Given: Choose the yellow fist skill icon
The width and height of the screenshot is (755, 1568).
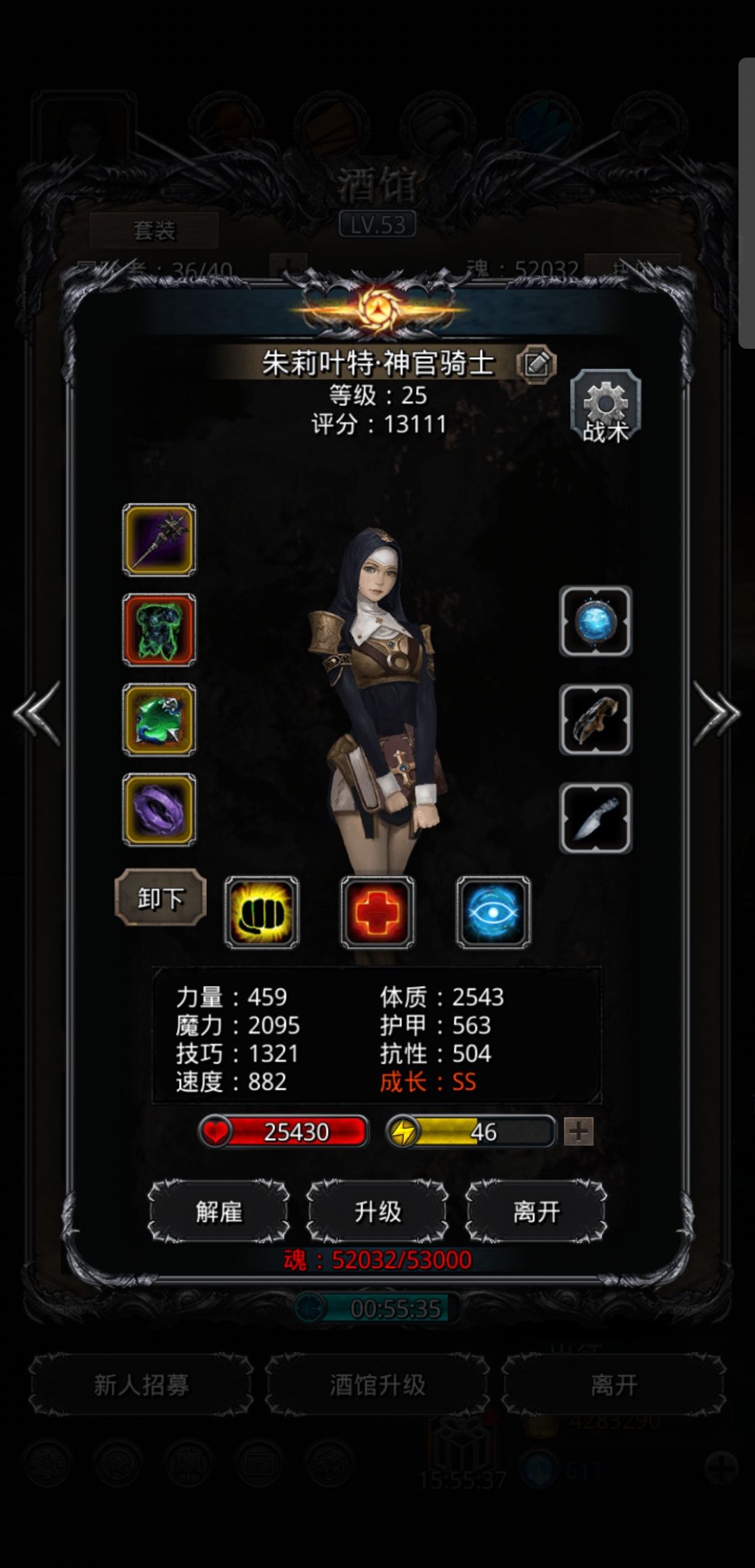Looking at the screenshot, I should 262,913.
